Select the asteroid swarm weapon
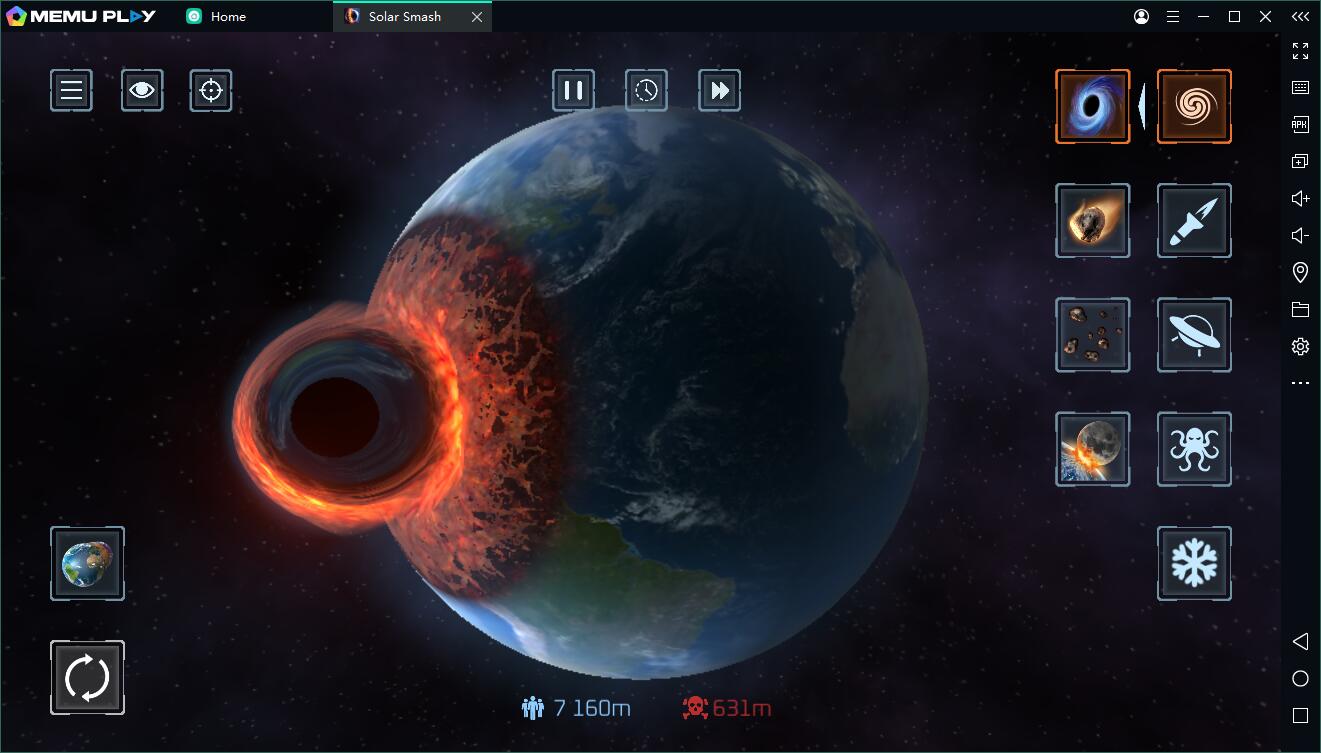This screenshot has width=1321, height=753. 1092,335
